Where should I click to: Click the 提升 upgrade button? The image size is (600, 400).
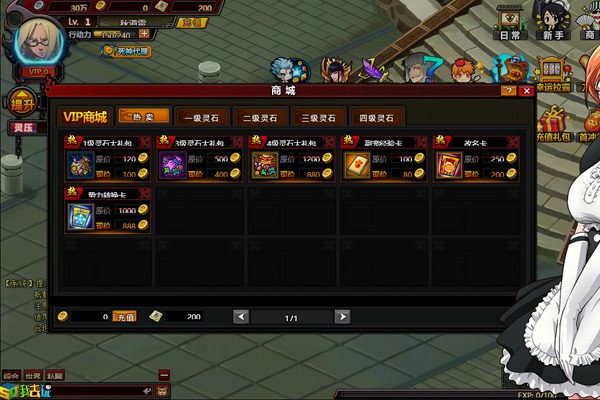coord(22,101)
